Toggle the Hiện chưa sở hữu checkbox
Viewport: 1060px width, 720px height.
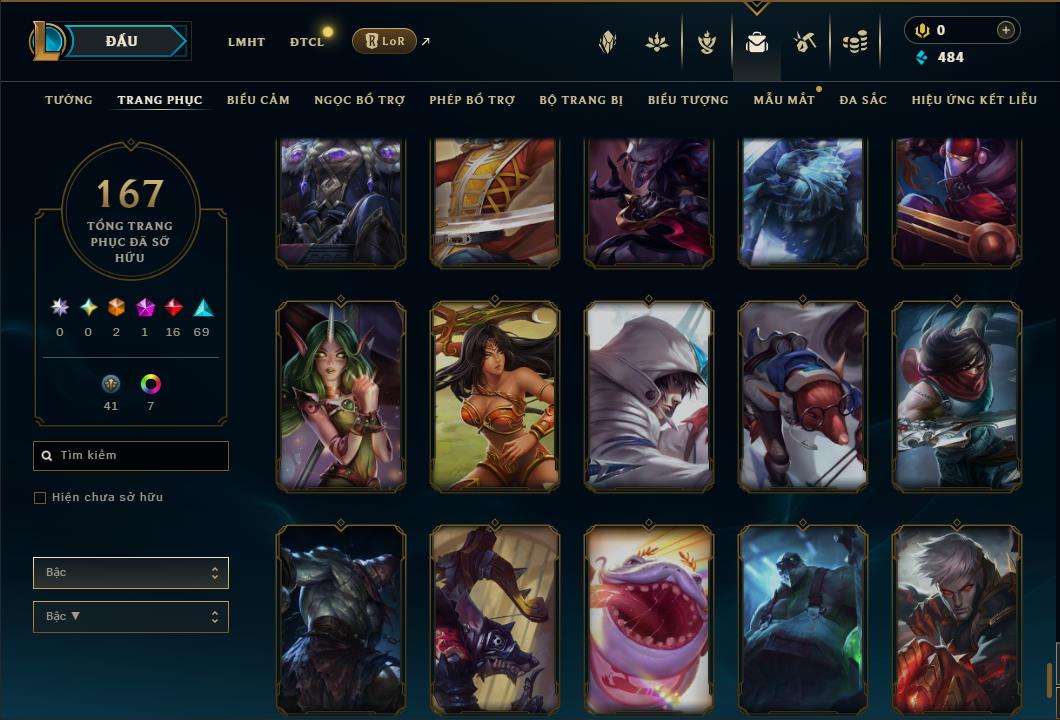pyautogui.click(x=40, y=498)
